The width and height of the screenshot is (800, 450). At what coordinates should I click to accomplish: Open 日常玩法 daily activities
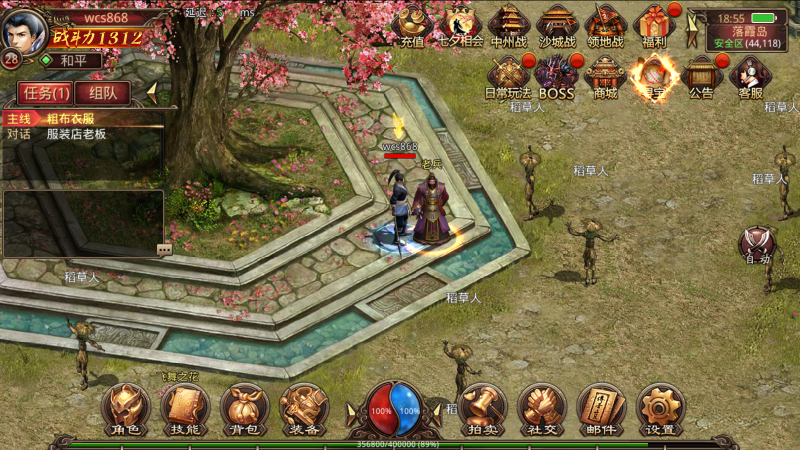[509, 76]
